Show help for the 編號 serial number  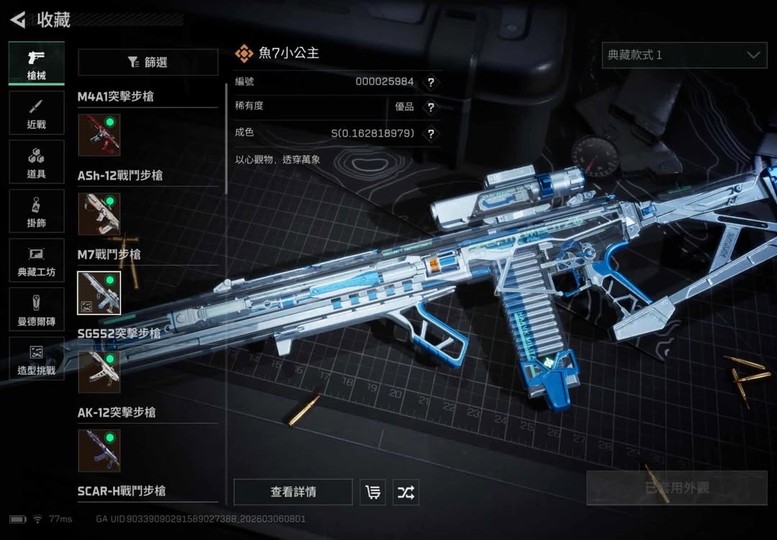coord(431,82)
